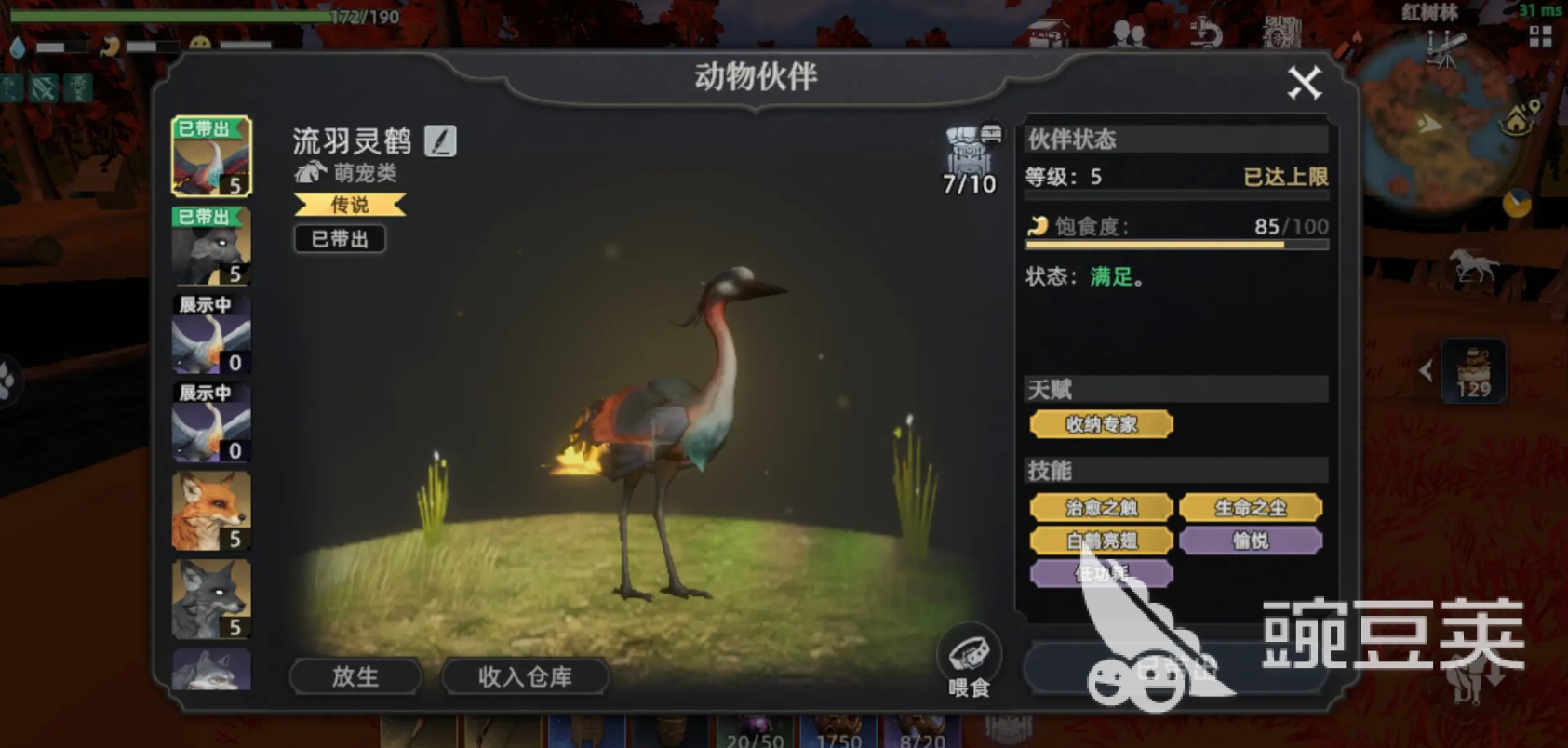This screenshot has height=748, width=1568.
Task: Click the 收纳专家 talent badge
Action: [x=1102, y=424]
